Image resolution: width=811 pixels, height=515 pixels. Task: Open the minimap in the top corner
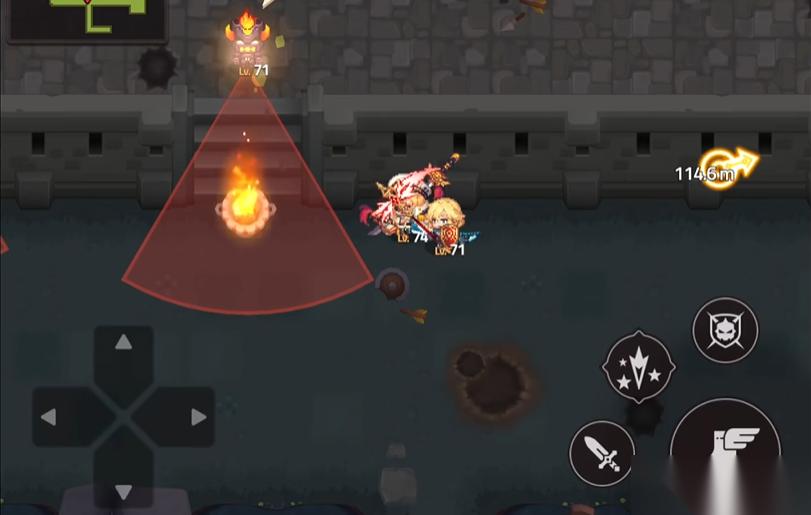coord(87,18)
